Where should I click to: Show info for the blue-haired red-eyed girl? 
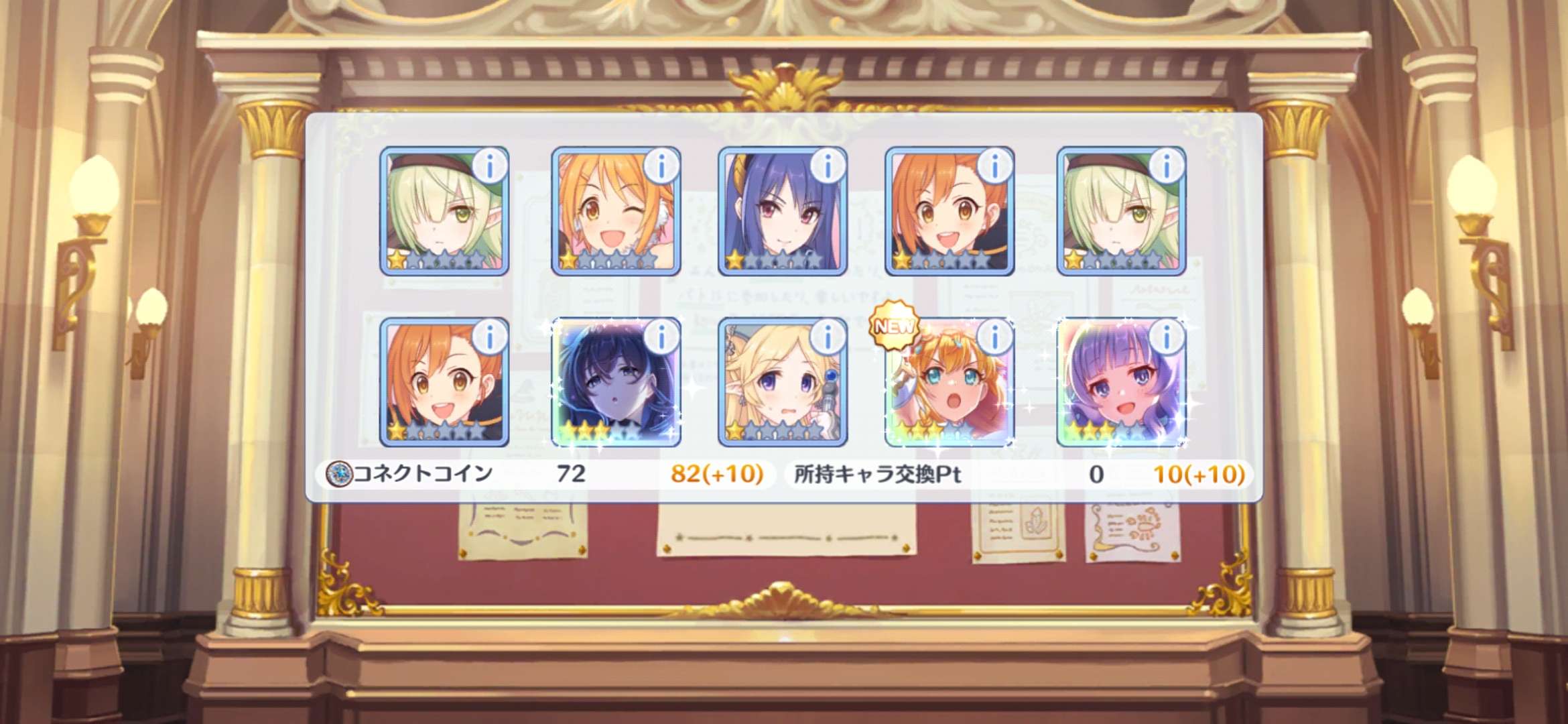[x=828, y=166]
